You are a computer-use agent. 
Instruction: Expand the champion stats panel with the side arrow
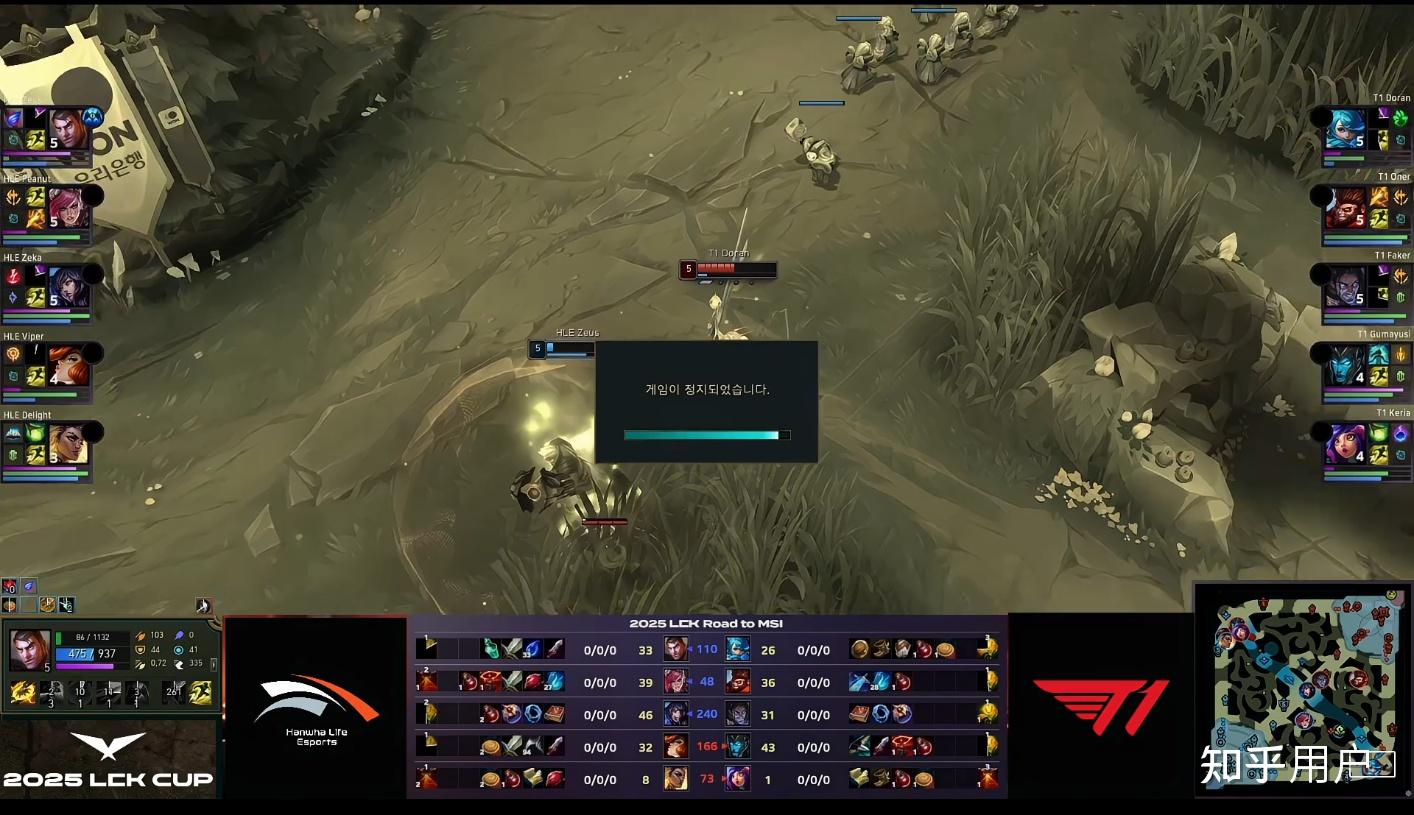(x=214, y=664)
